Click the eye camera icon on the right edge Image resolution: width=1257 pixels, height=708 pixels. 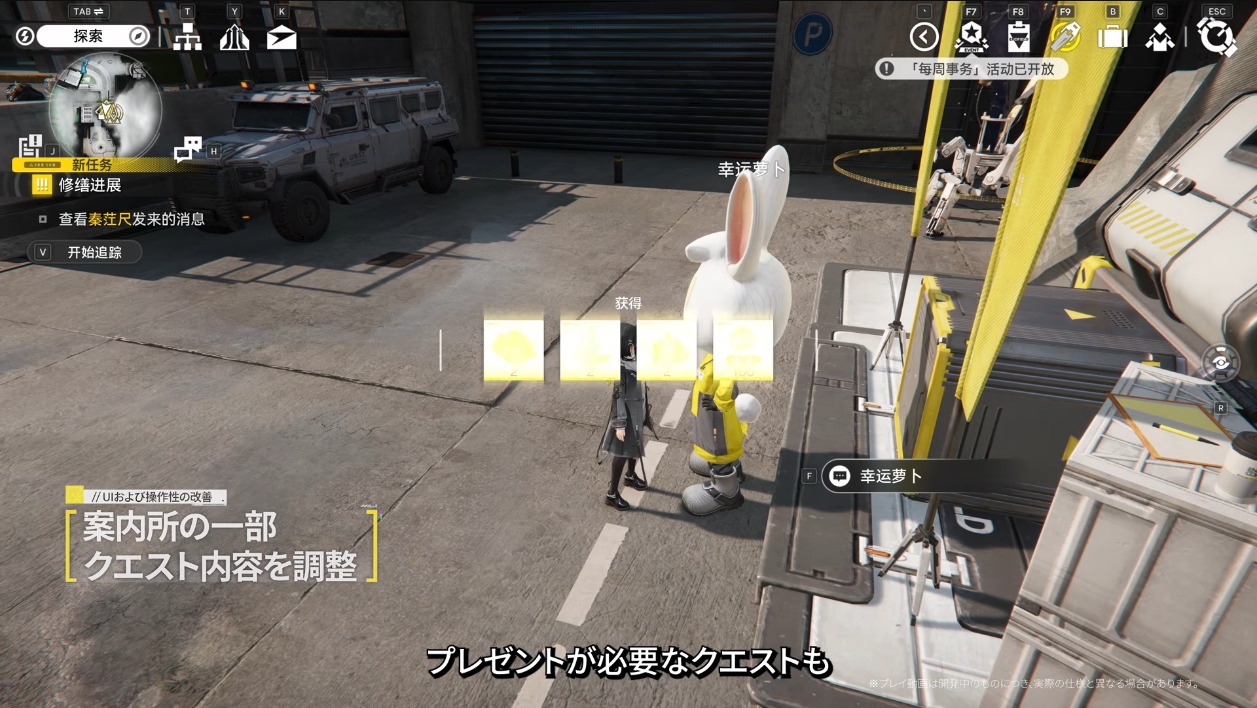point(1221,364)
